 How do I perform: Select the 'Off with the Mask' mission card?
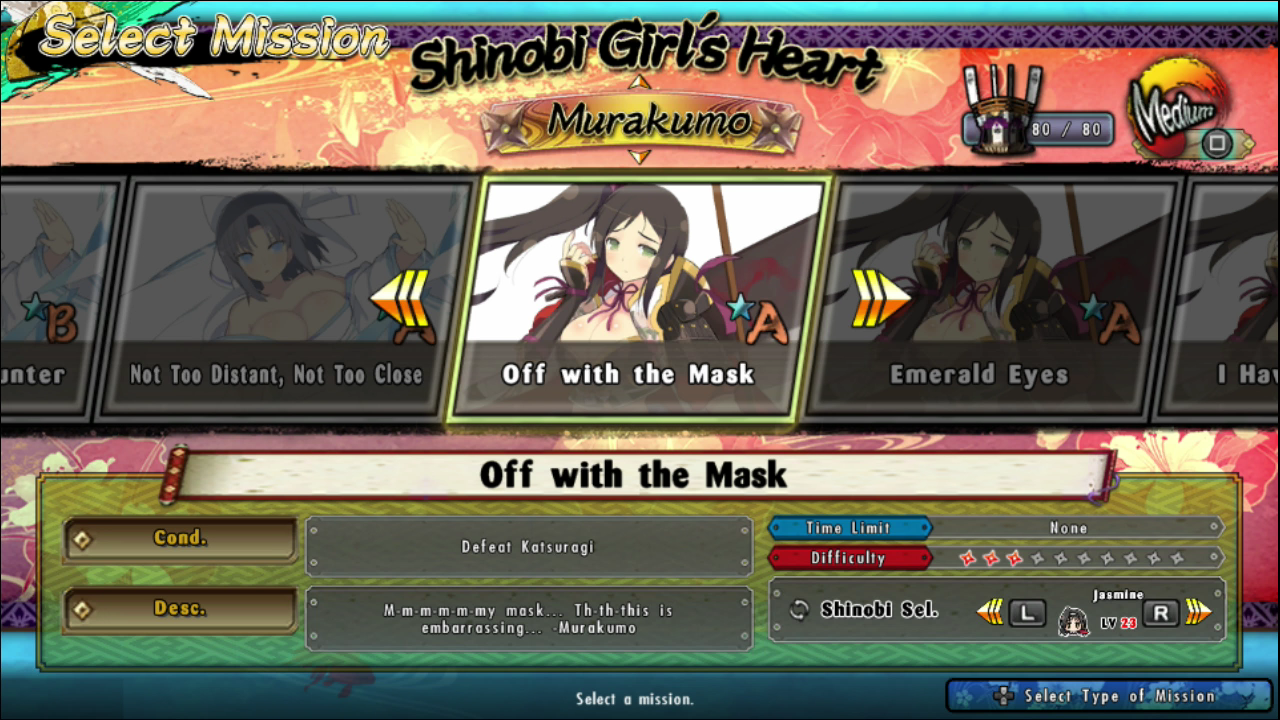640,298
